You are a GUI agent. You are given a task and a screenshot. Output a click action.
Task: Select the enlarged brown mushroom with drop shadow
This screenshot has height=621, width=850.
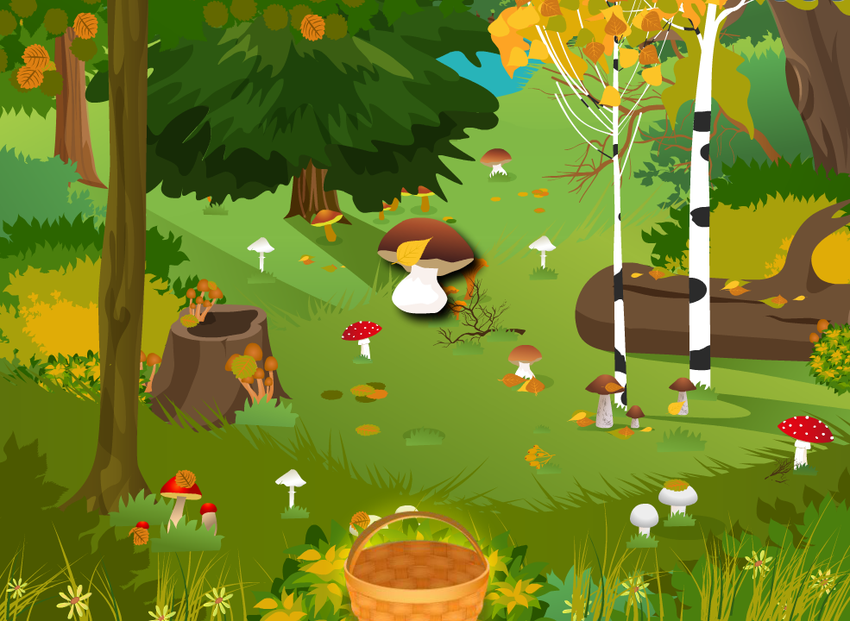coord(425,265)
